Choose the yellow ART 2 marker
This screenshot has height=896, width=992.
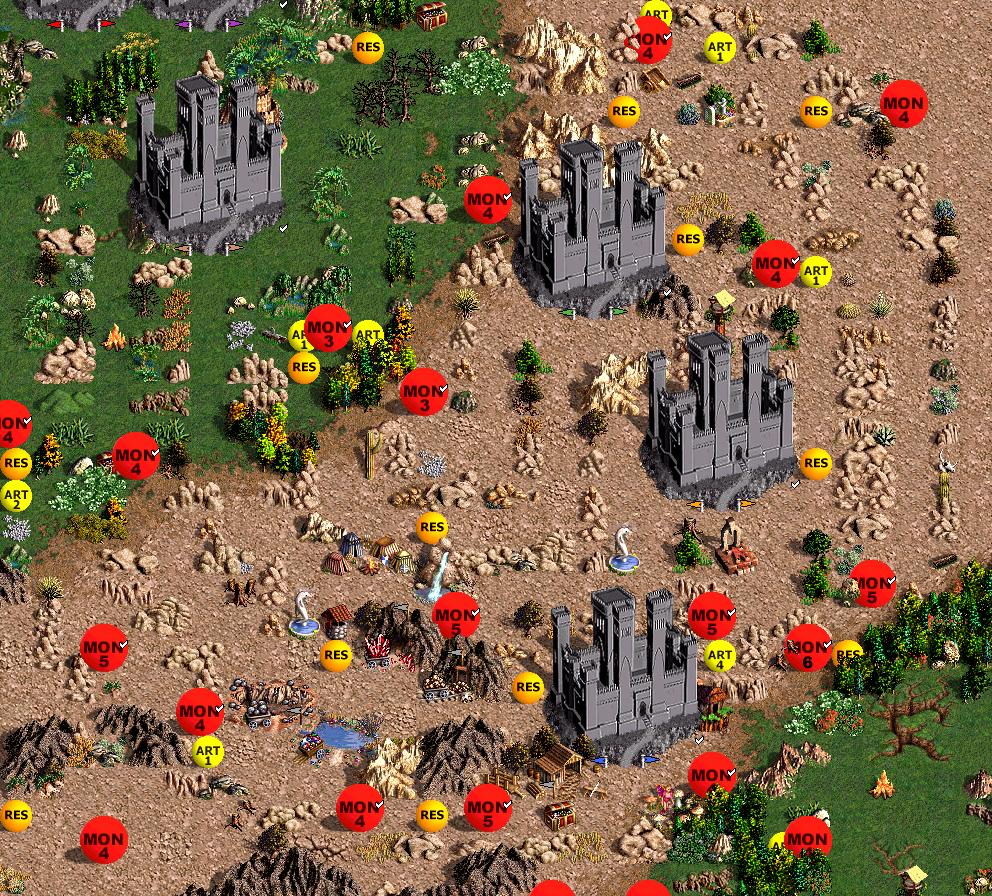click(x=16, y=495)
